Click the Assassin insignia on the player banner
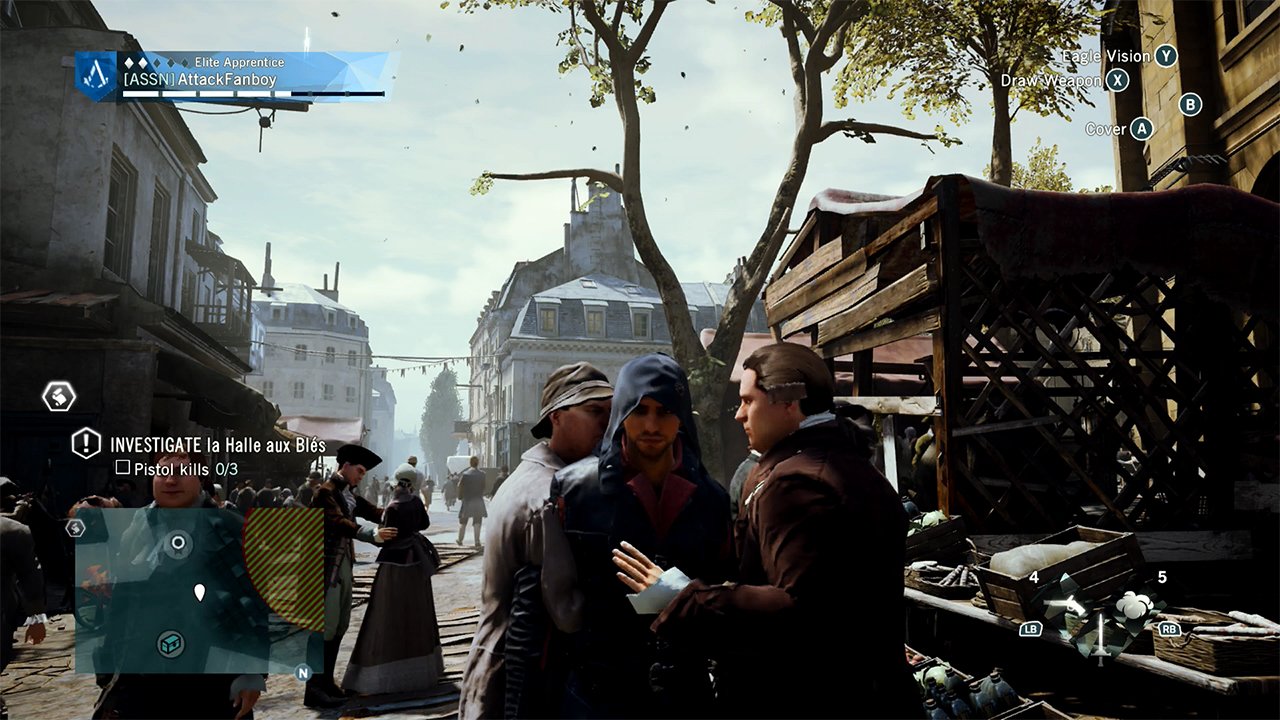The width and height of the screenshot is (1280, 720). [95, 76]
